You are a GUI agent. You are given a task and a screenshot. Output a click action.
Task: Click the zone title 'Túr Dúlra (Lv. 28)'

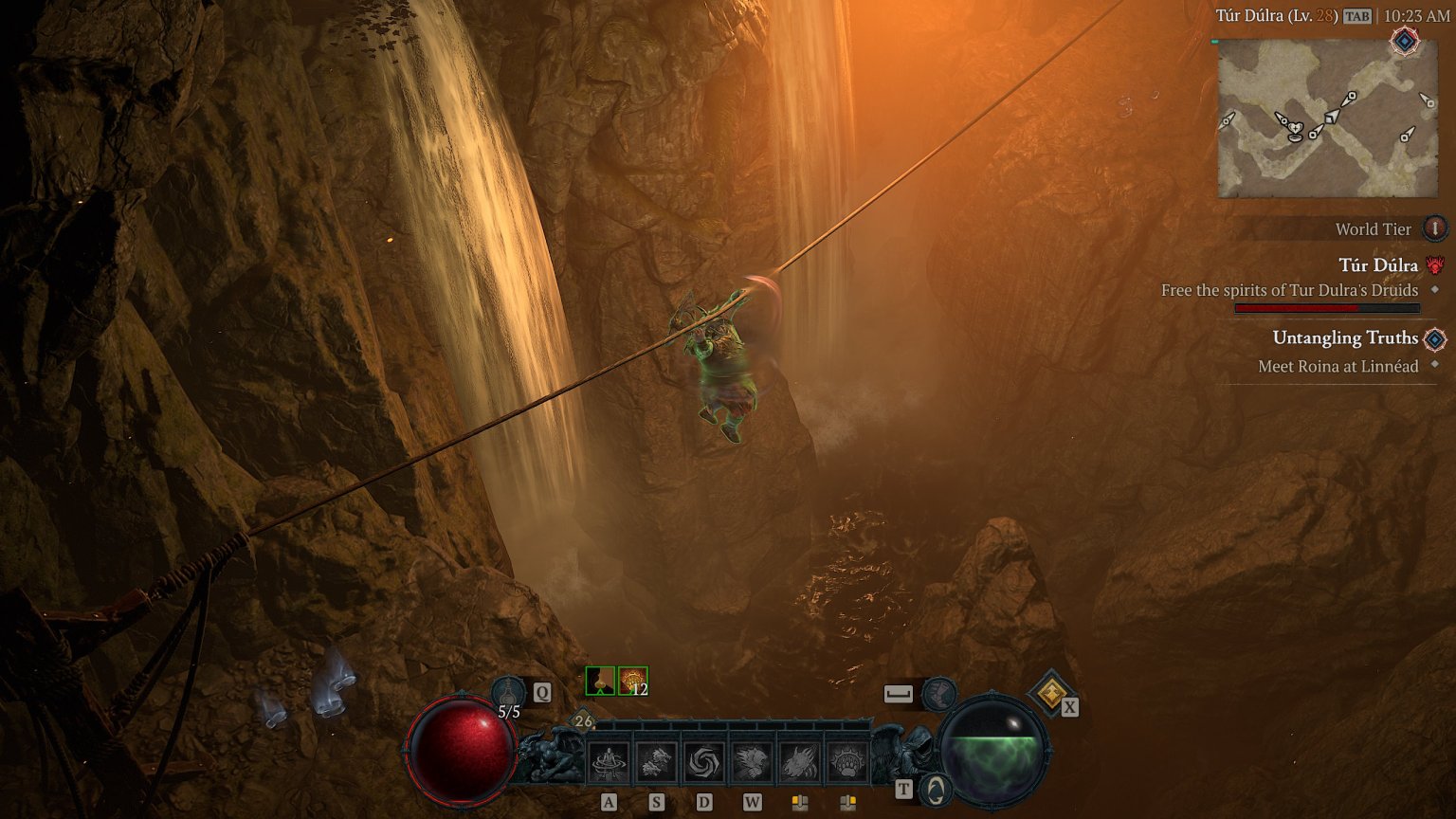coord(1278,18)
